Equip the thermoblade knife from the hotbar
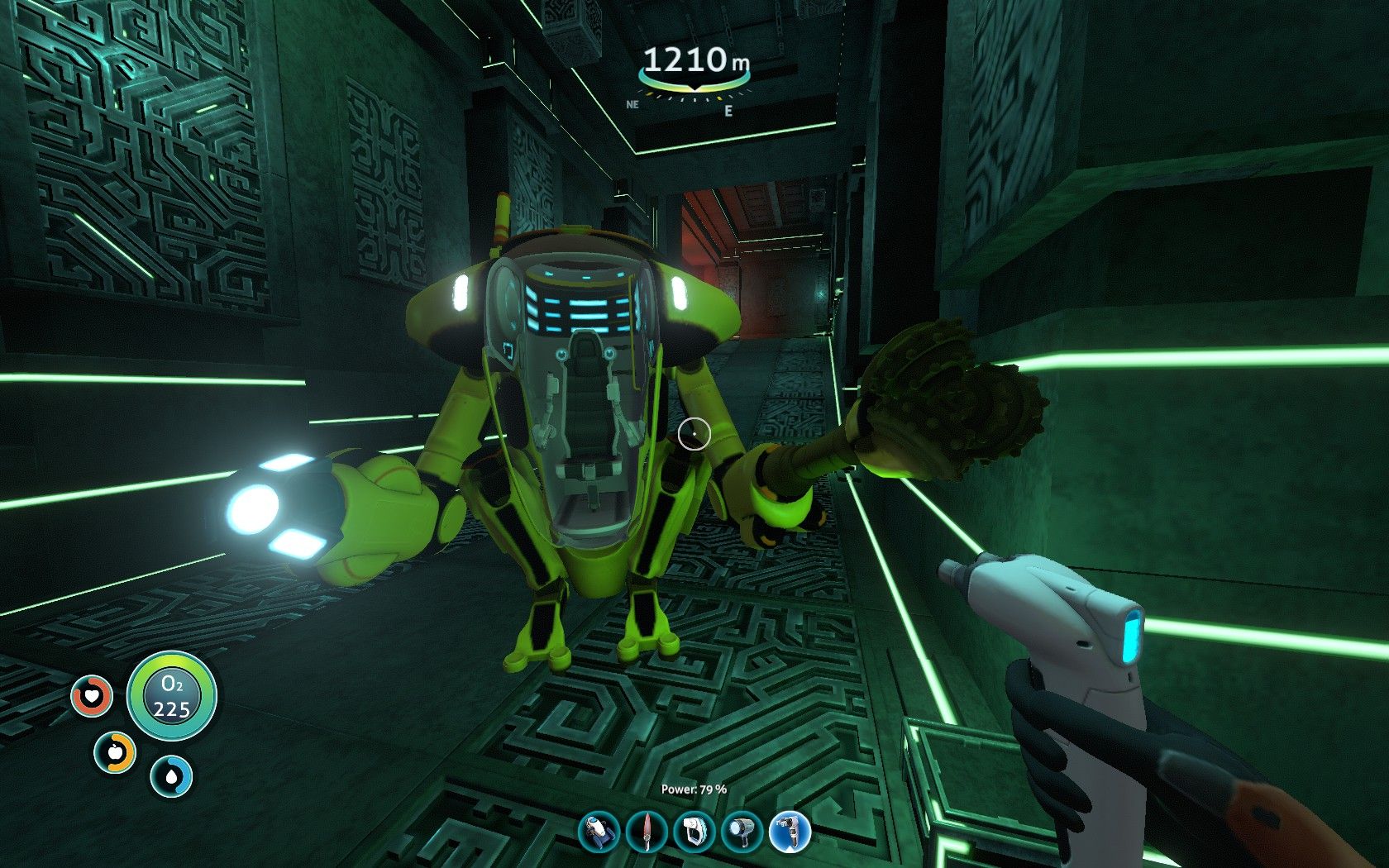Viewport: 1389px width, 868px height. pyautogui.click(x=646, y=832)
